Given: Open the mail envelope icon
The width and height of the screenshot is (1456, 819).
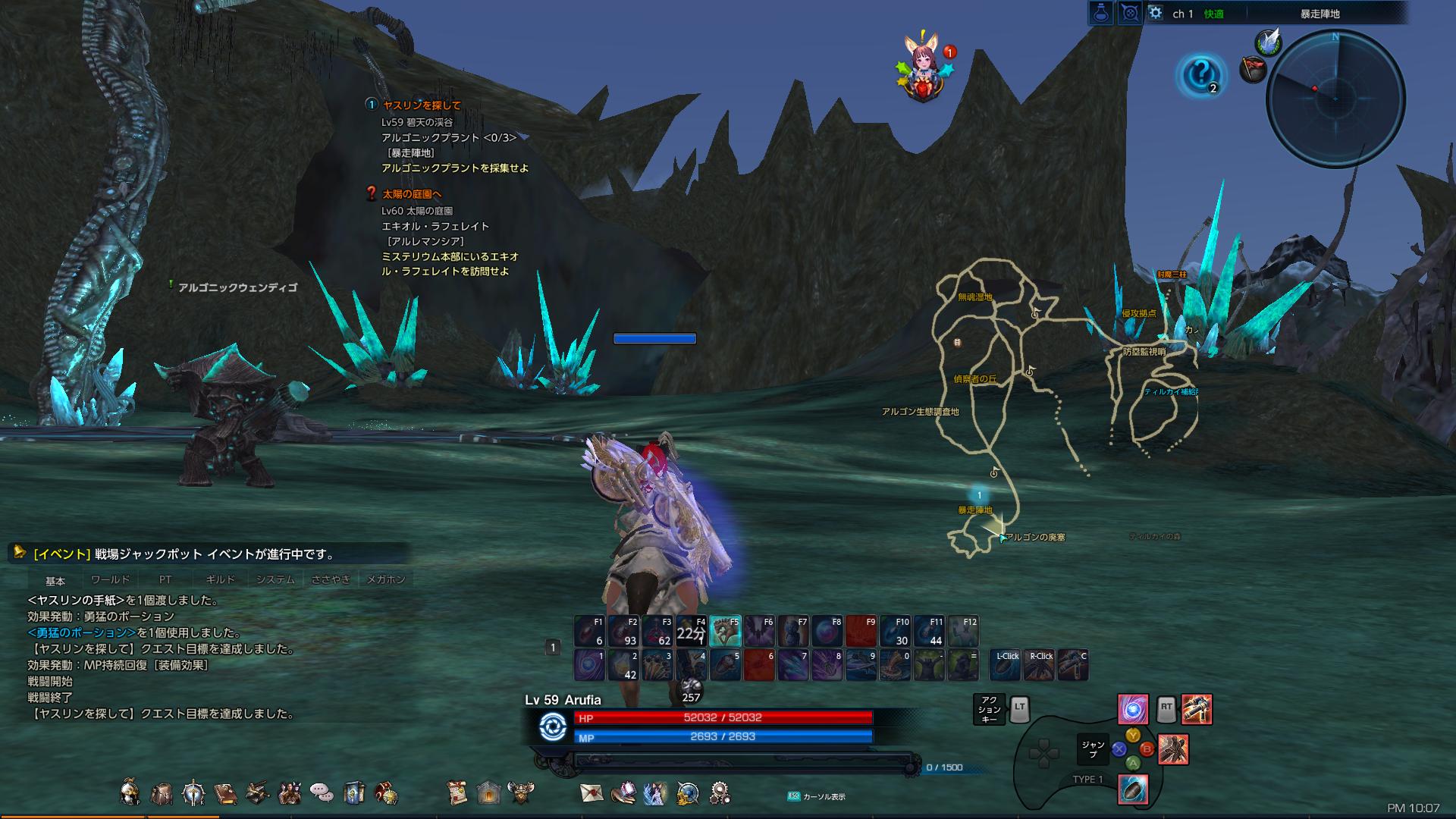Looking at the screenshot, I should pyautogui.click(x=591, y=793).
